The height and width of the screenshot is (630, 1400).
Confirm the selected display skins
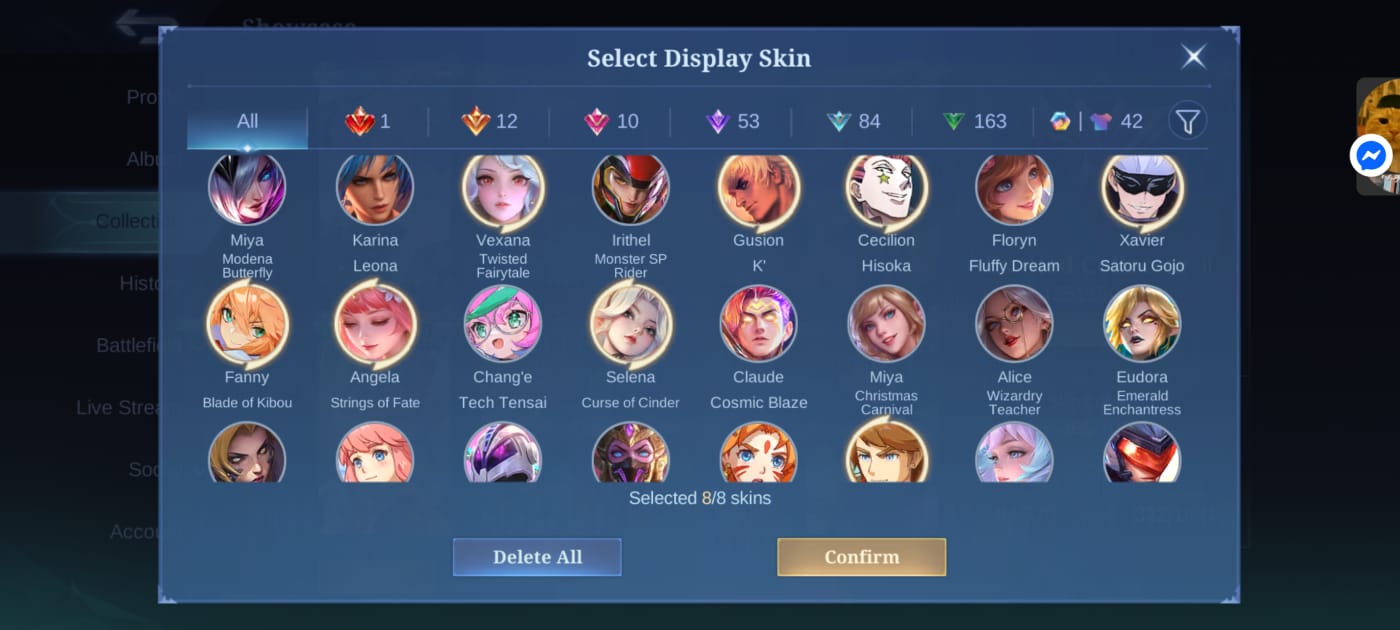pyautogui.click(x=861, y=557)
